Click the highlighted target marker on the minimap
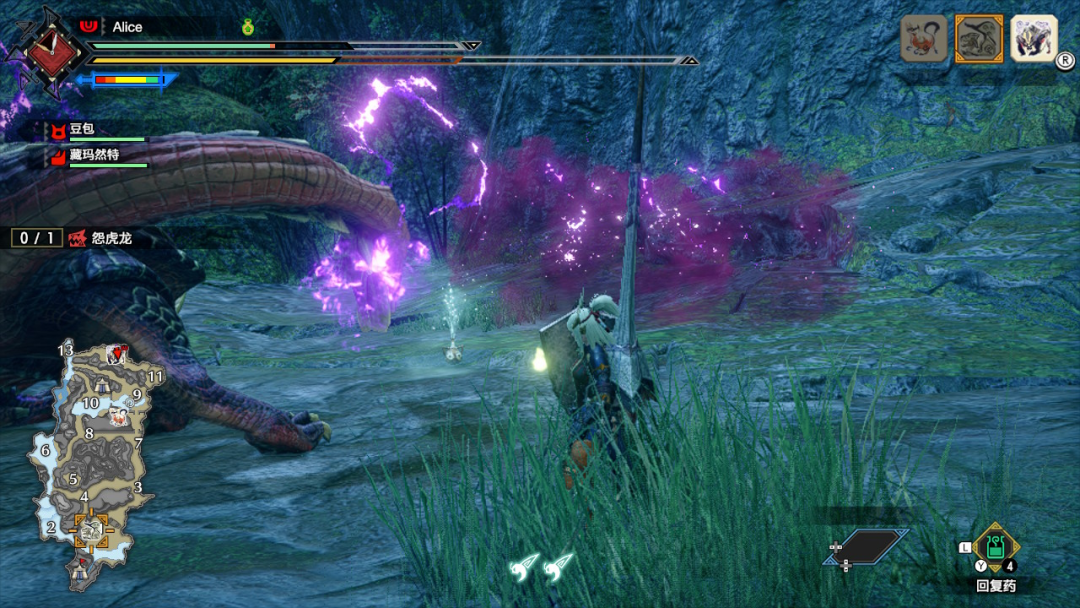The height and width of the screenshot is (608, 1080). (92, 529)
